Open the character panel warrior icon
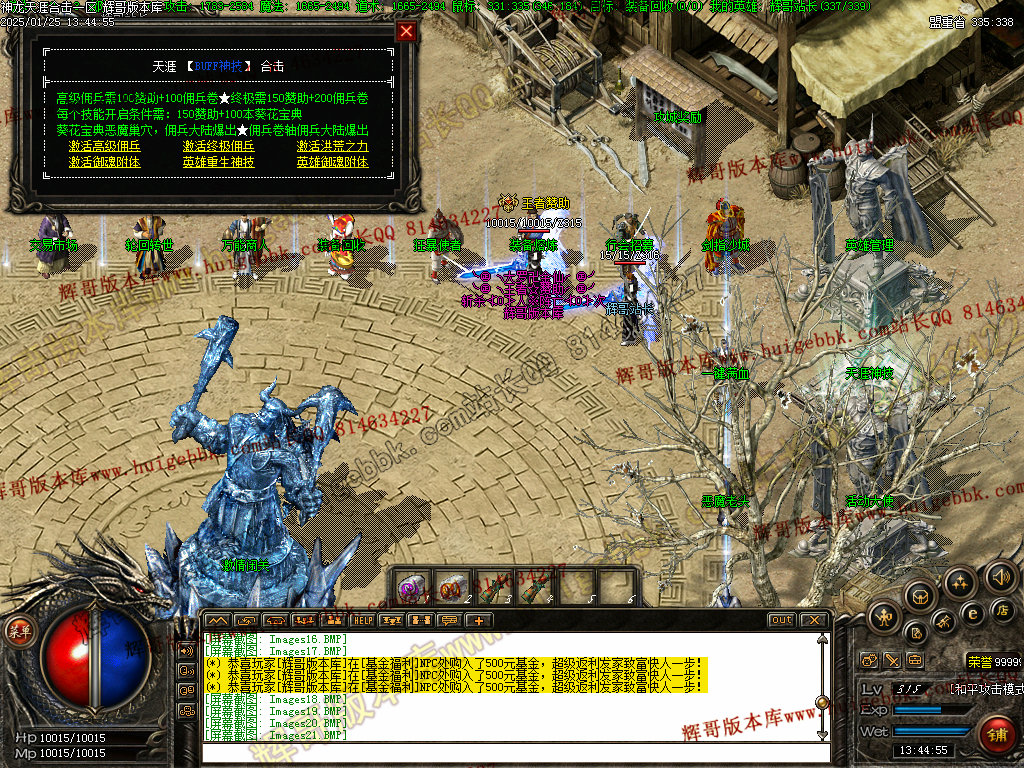The image size is (1024, 768). click(x=884, y=617)
